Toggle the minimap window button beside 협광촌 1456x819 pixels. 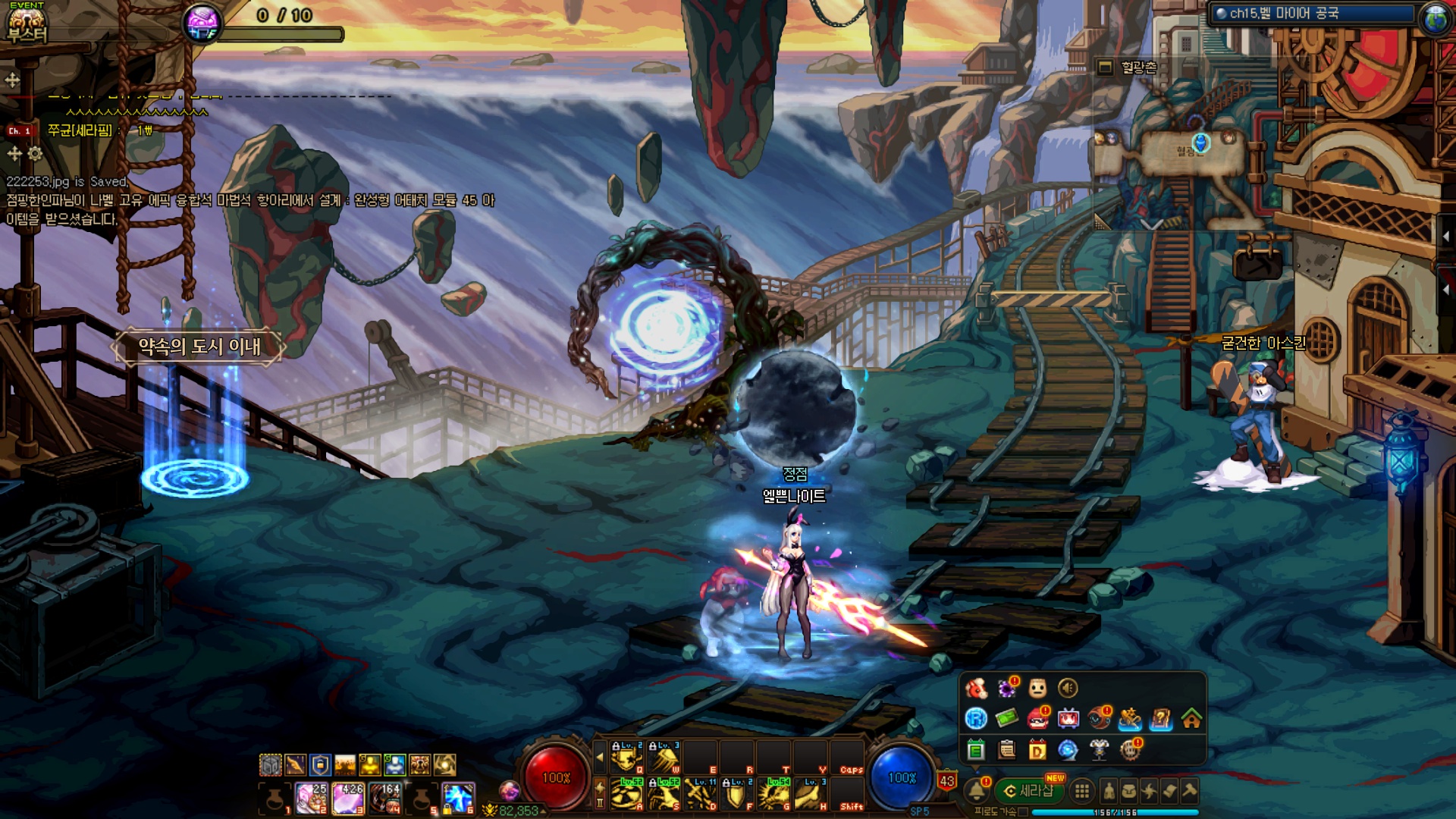[1106, 67]
